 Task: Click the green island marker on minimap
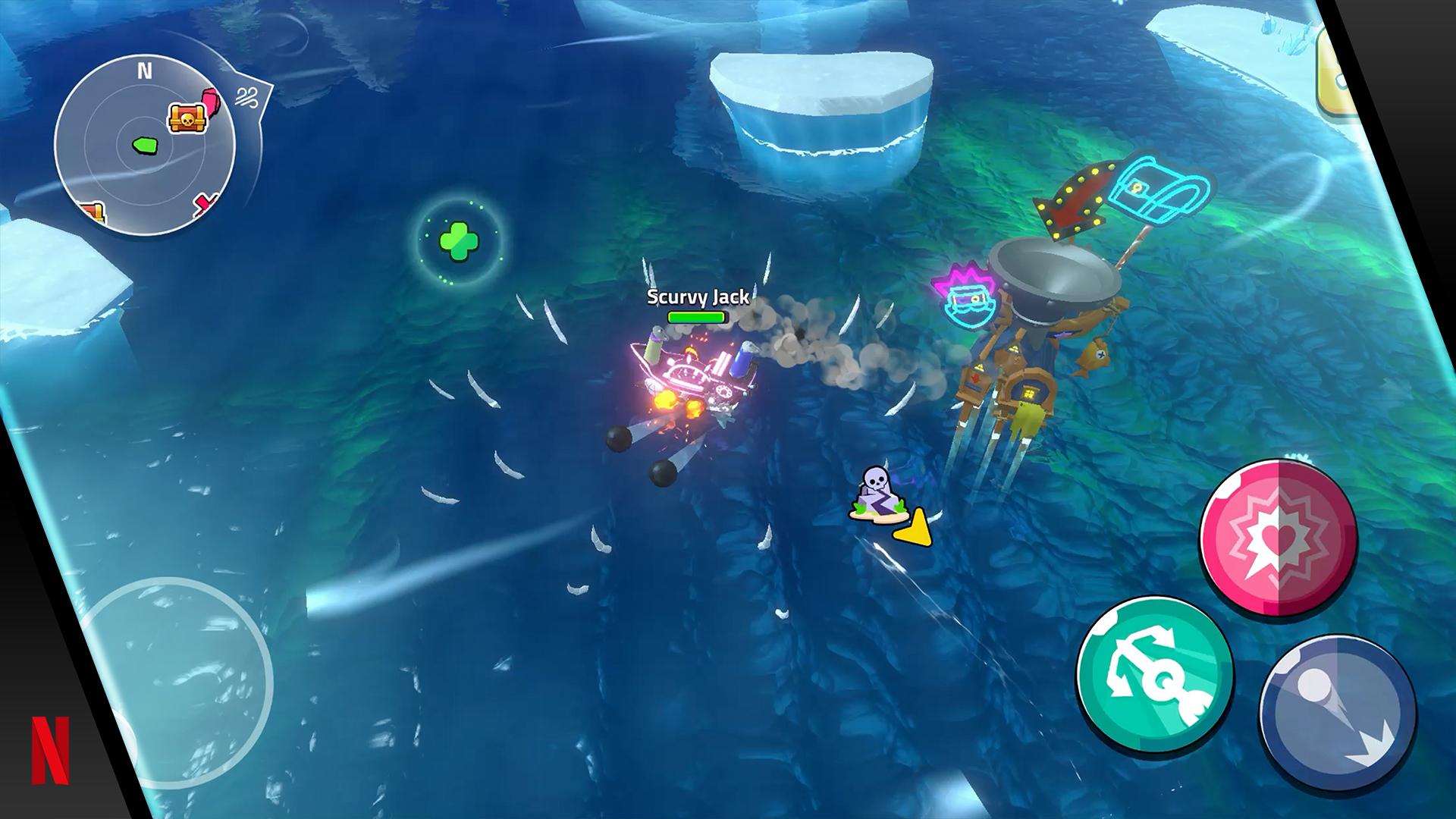click(143, 143)
